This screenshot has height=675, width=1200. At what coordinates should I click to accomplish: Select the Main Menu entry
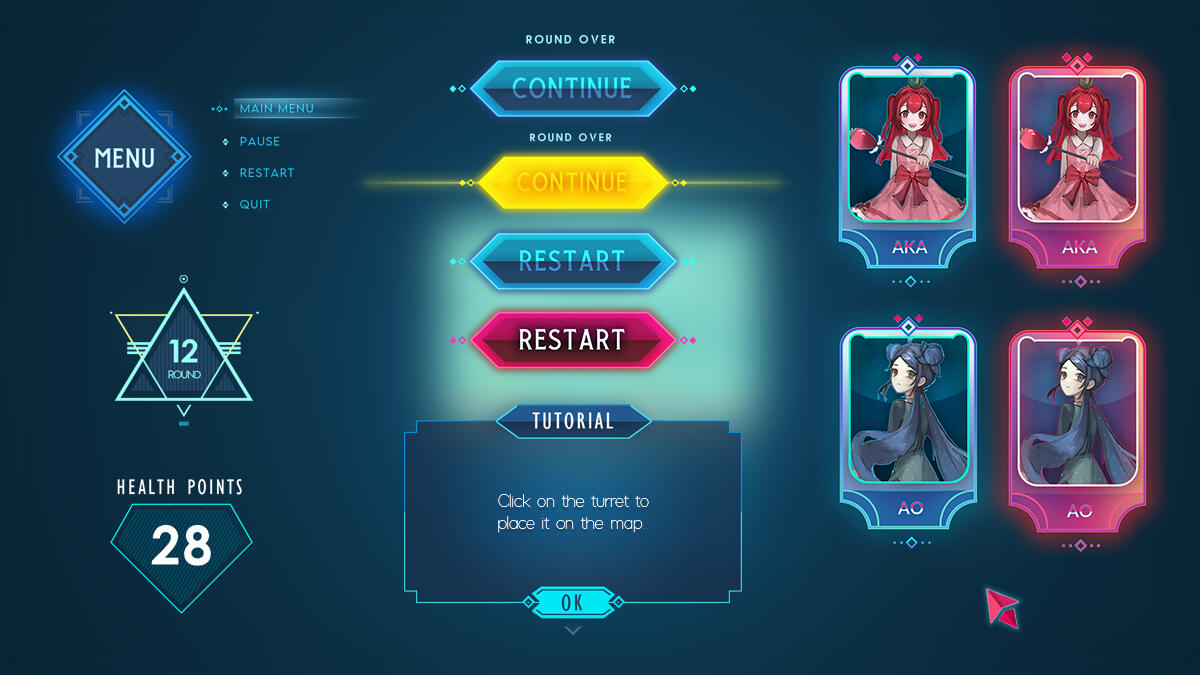click(276, 108)
